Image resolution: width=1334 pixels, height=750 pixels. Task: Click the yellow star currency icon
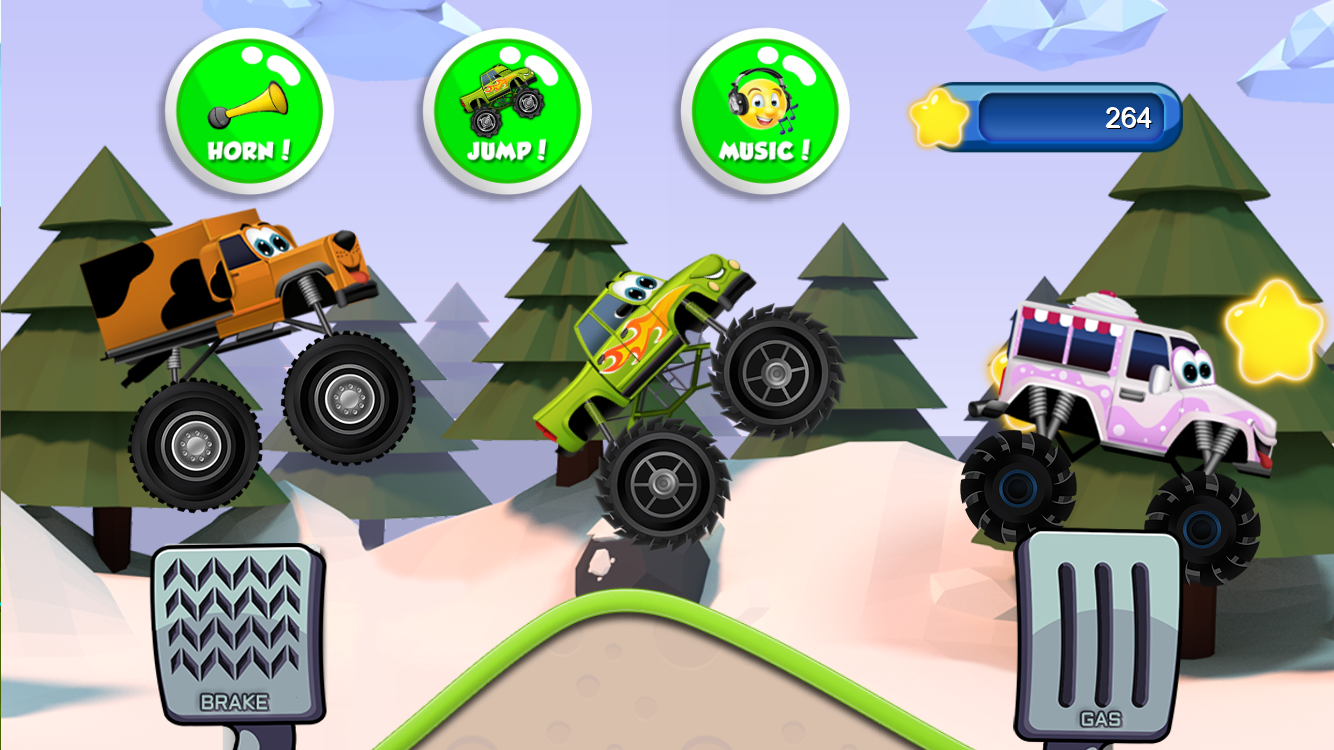point(938,118)
